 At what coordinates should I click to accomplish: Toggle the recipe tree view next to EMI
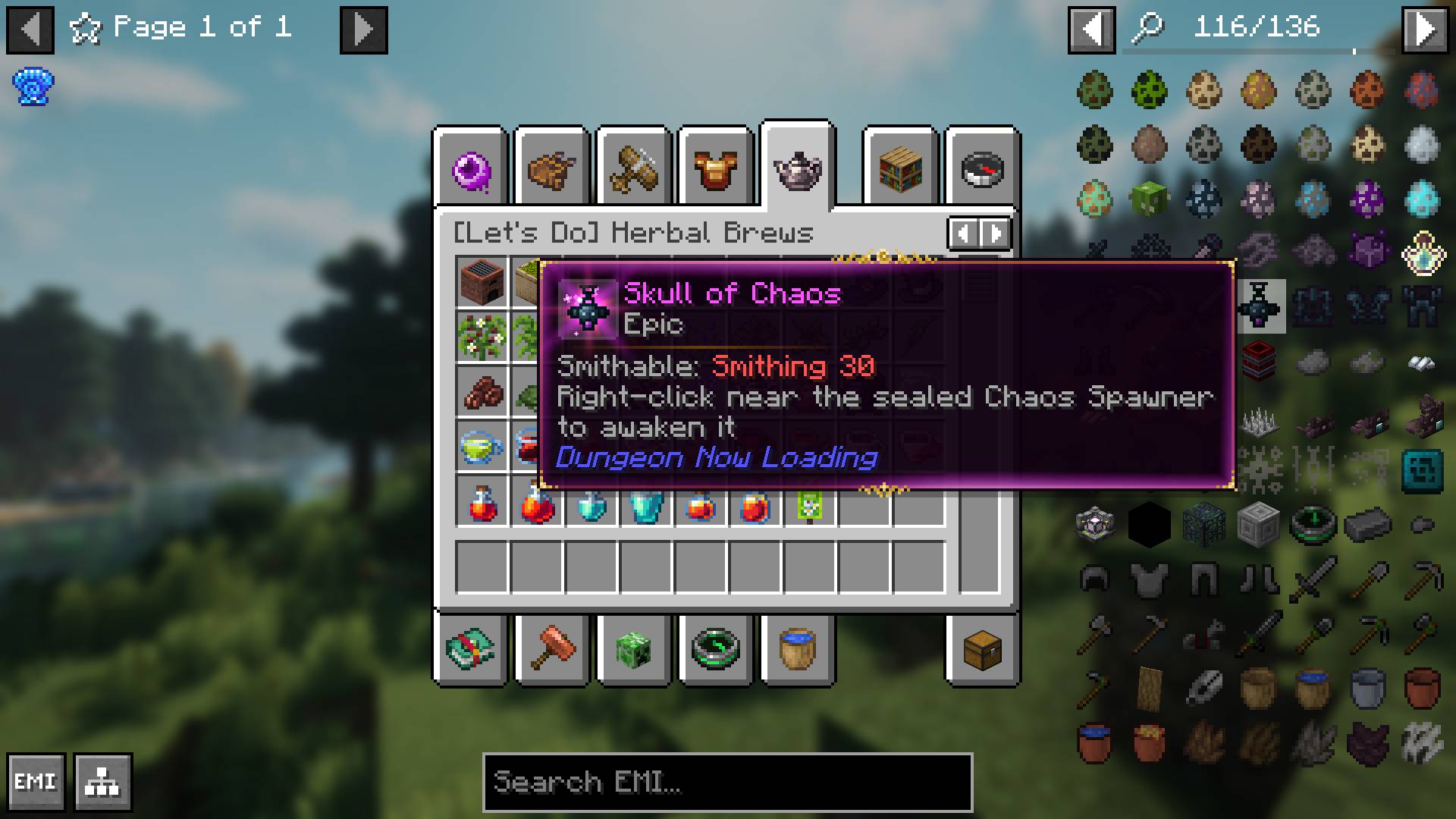pos(103,780)
